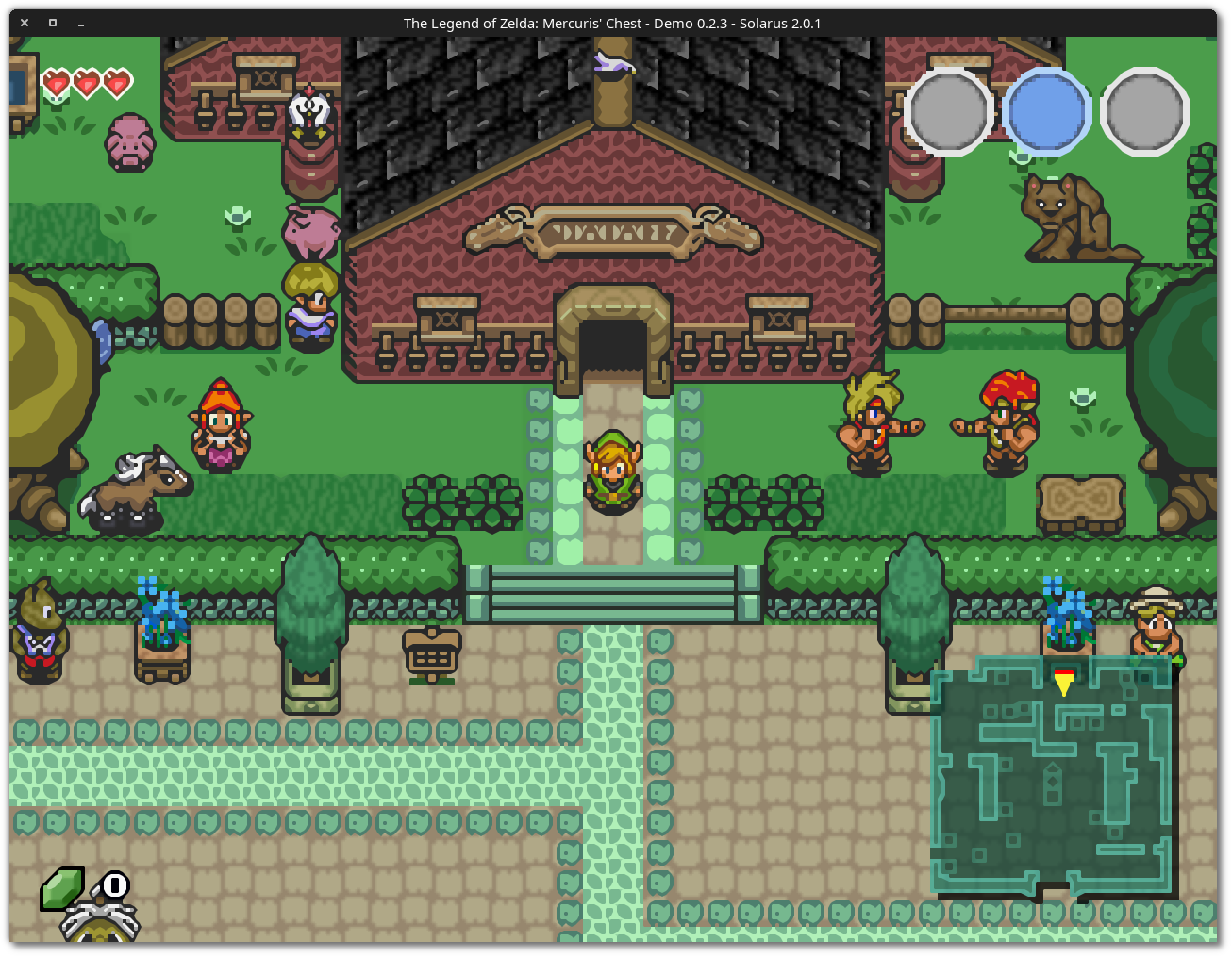The image size is (1232, 957).
Task: Click the minimize window button
Action: click(80, 23)
